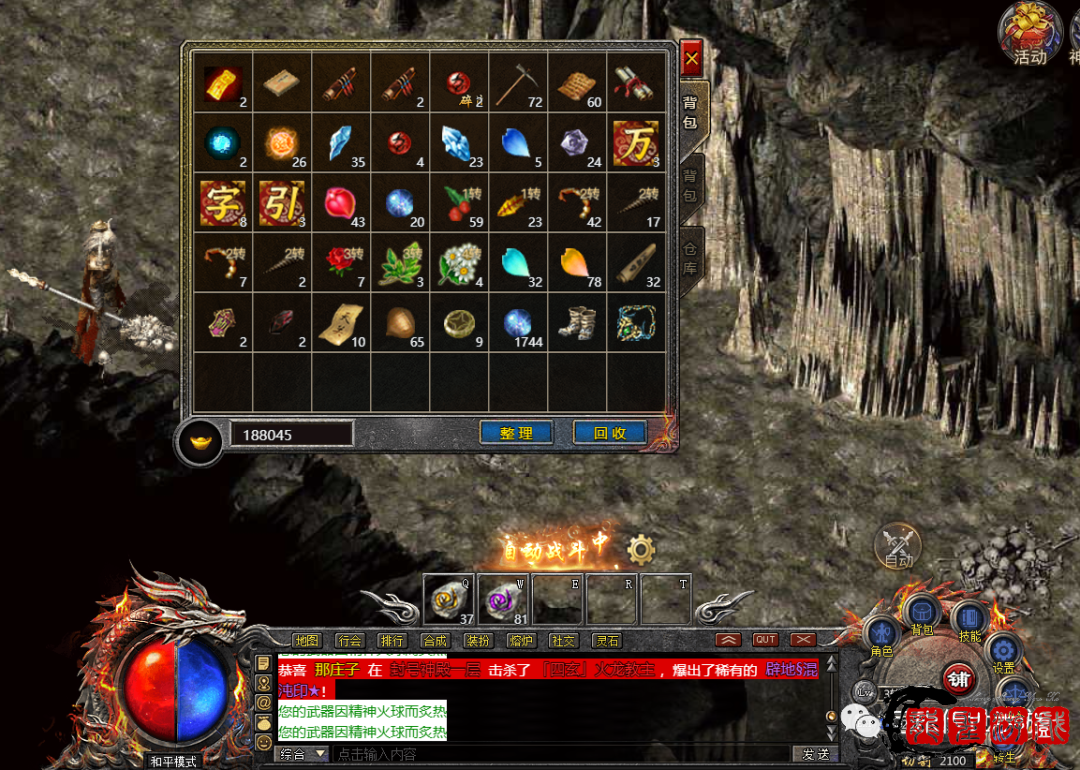Use the Q hotbar slot rune stone
Image resolution: width=1080 pixels, height=770 pixels.
tap(449, 600)
